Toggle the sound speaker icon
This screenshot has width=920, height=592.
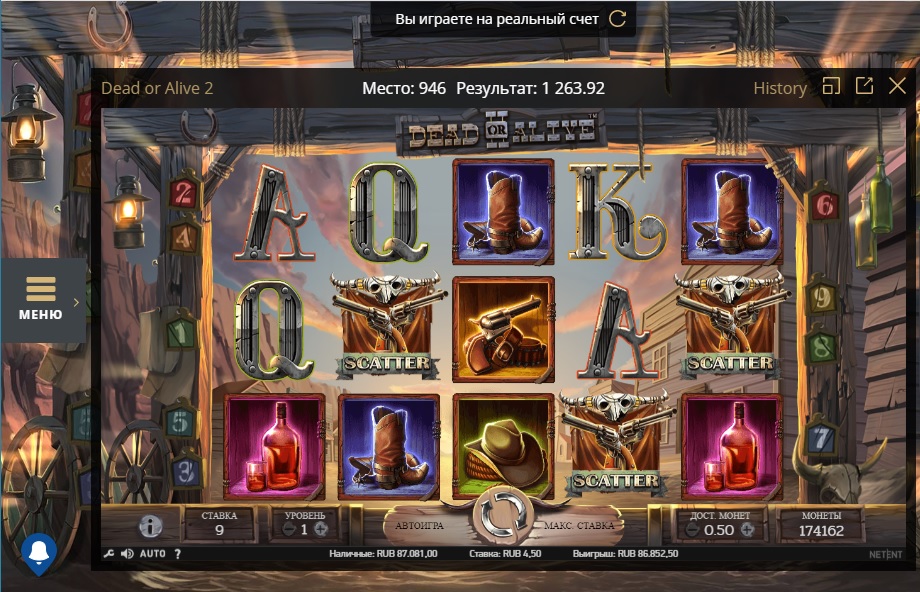click(x=127, y=553)
